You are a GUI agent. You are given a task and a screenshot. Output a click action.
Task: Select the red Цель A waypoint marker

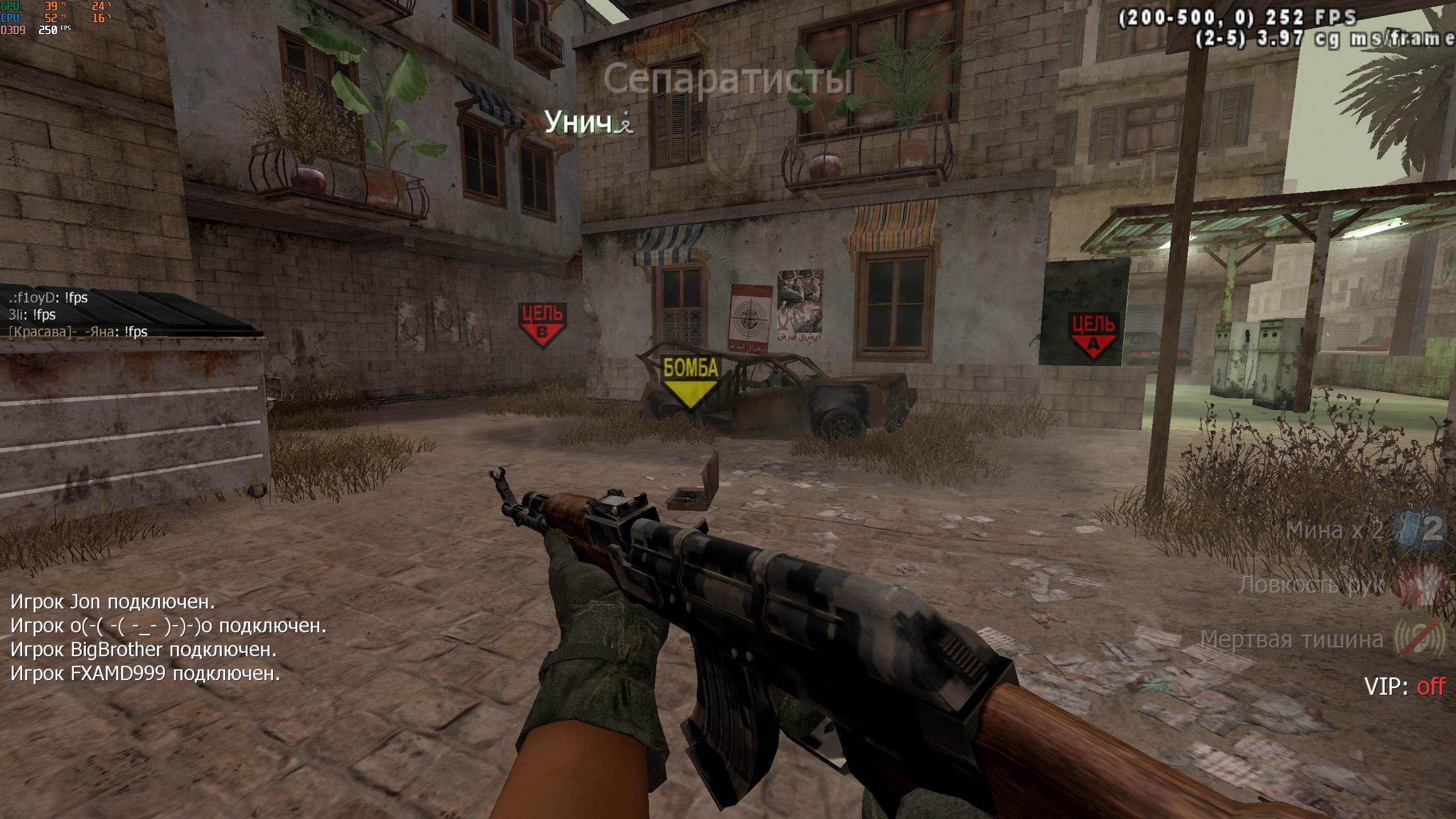pos(1093,334)
